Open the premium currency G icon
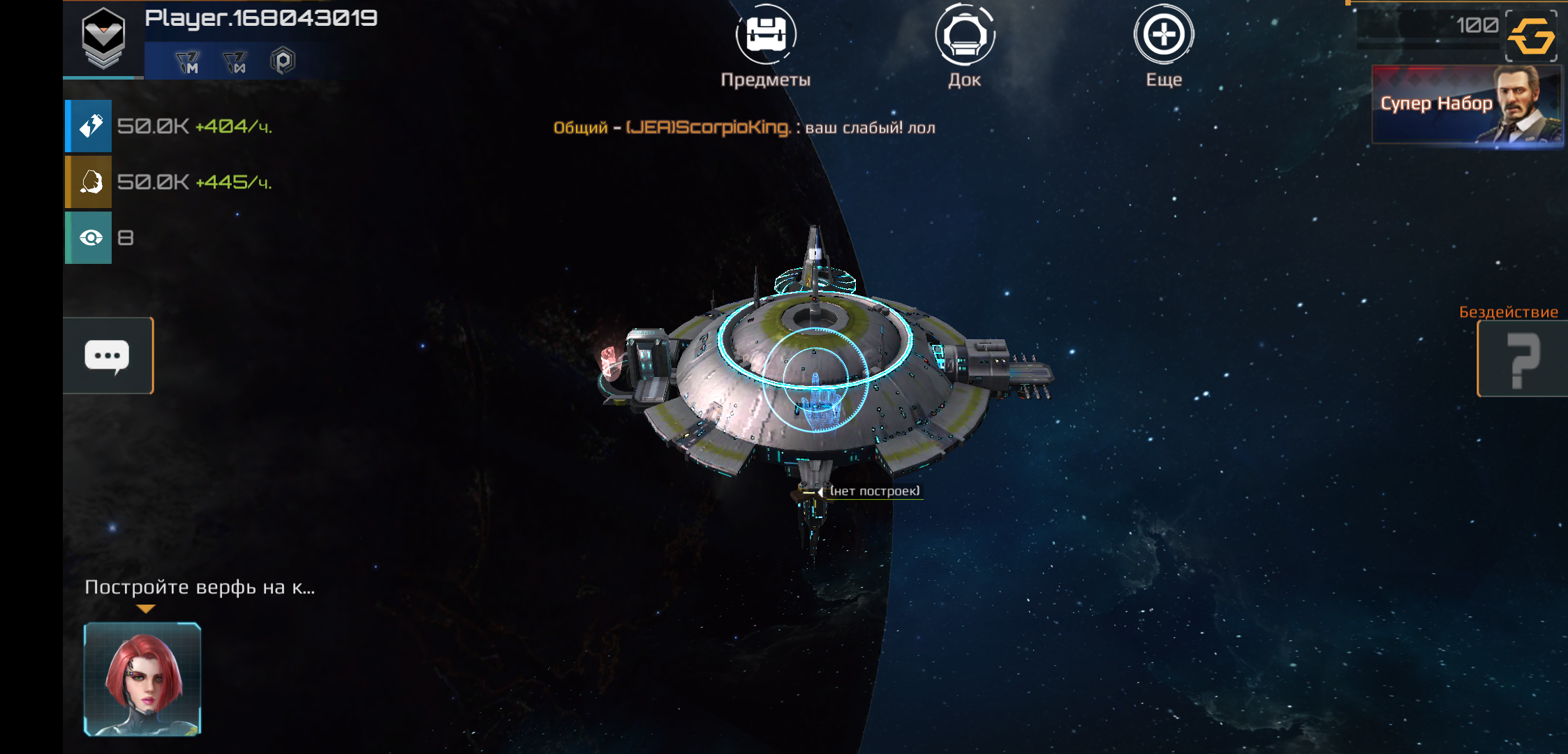 point(1531,36)
